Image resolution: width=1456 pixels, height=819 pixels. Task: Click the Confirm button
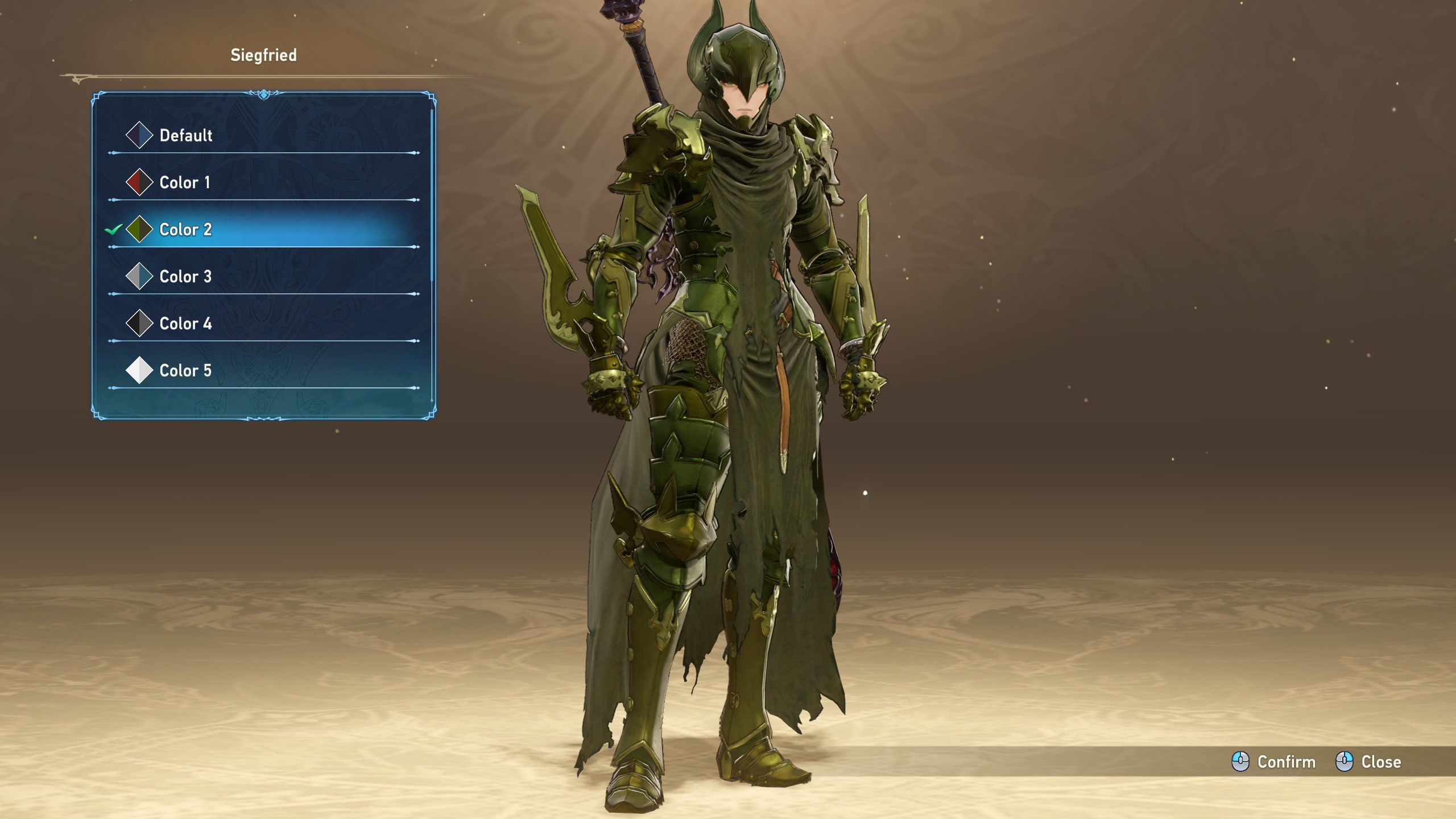tap(1274, 762)
